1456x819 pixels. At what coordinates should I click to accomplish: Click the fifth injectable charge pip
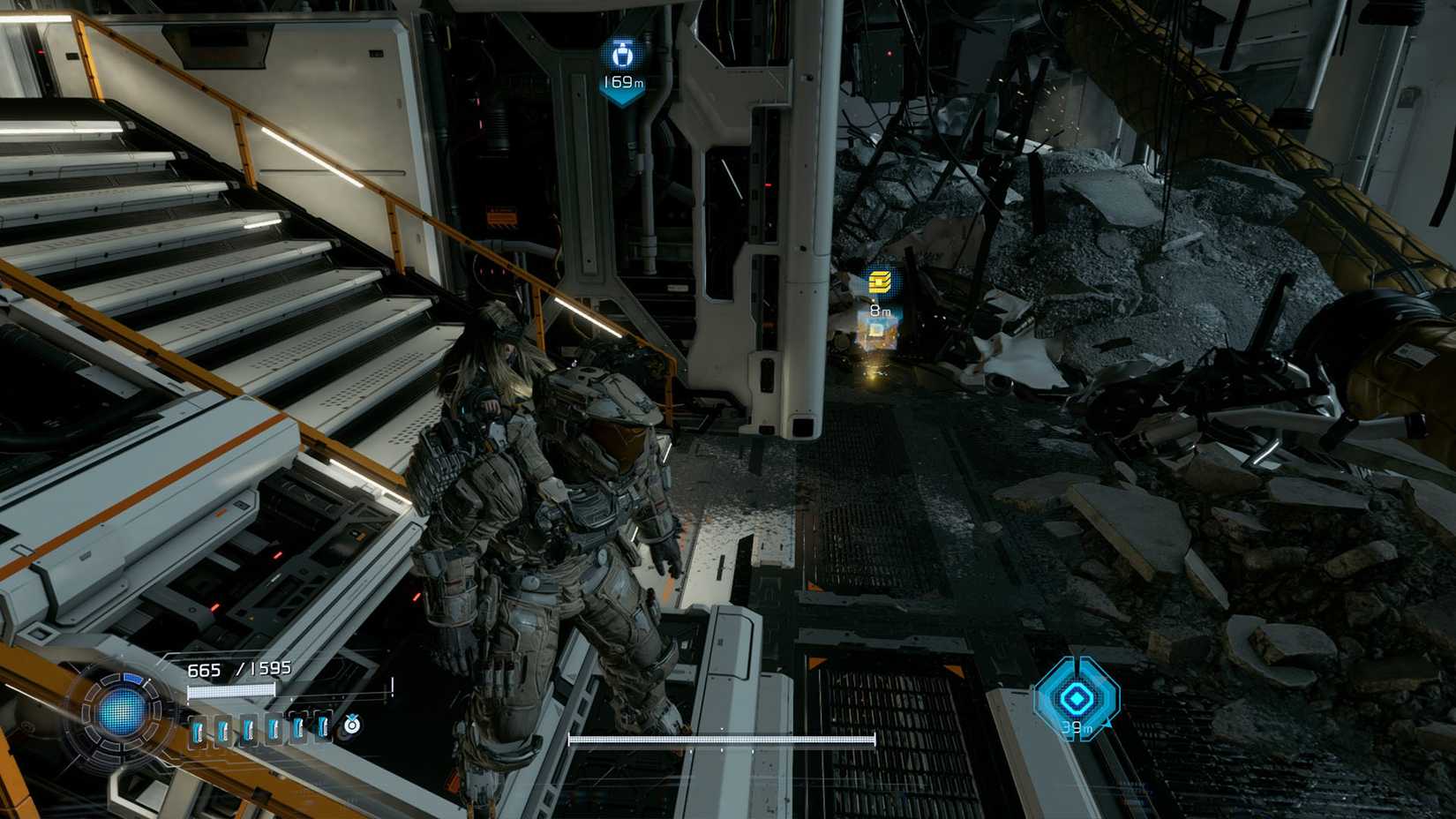(298, 729)
